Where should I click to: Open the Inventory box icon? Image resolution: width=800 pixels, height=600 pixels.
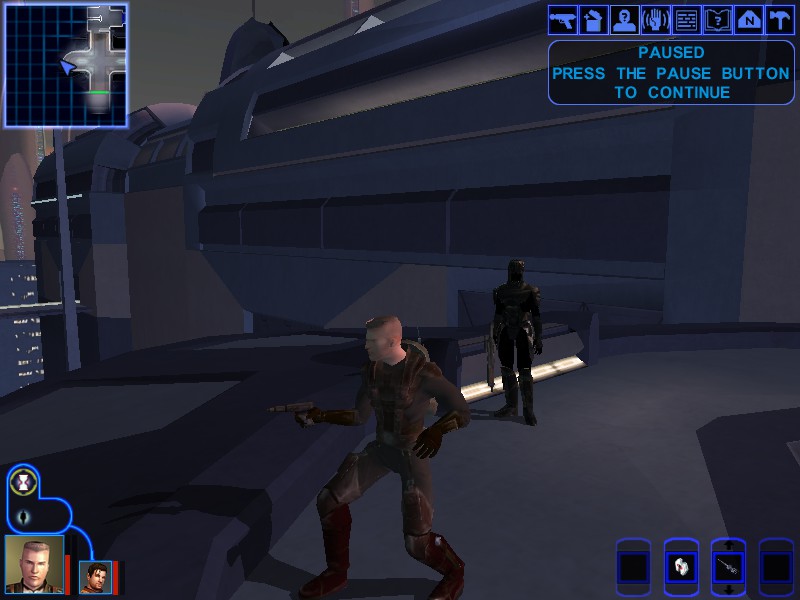pyautogui.click(x=594, y=19)
